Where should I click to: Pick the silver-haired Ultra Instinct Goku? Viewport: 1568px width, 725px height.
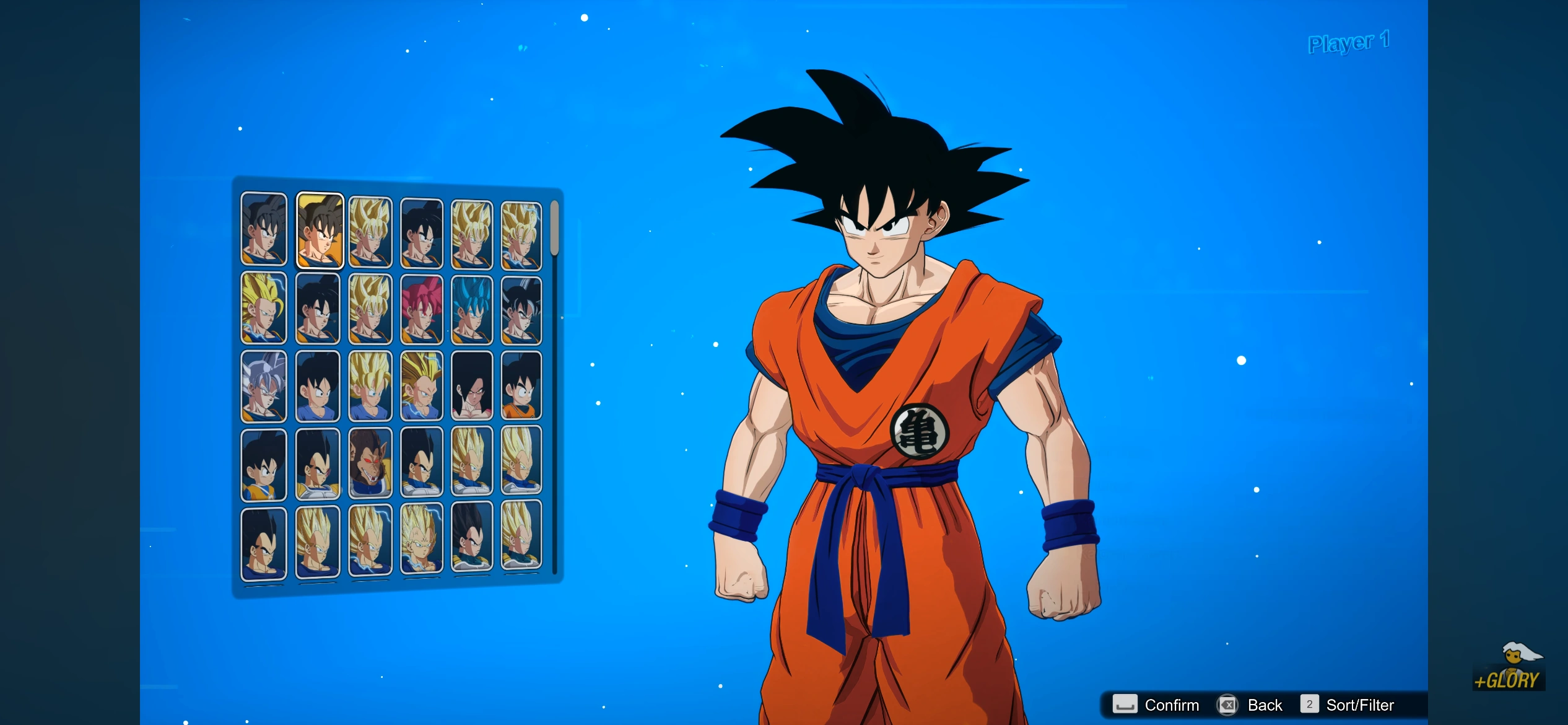[x=261, y=385]
